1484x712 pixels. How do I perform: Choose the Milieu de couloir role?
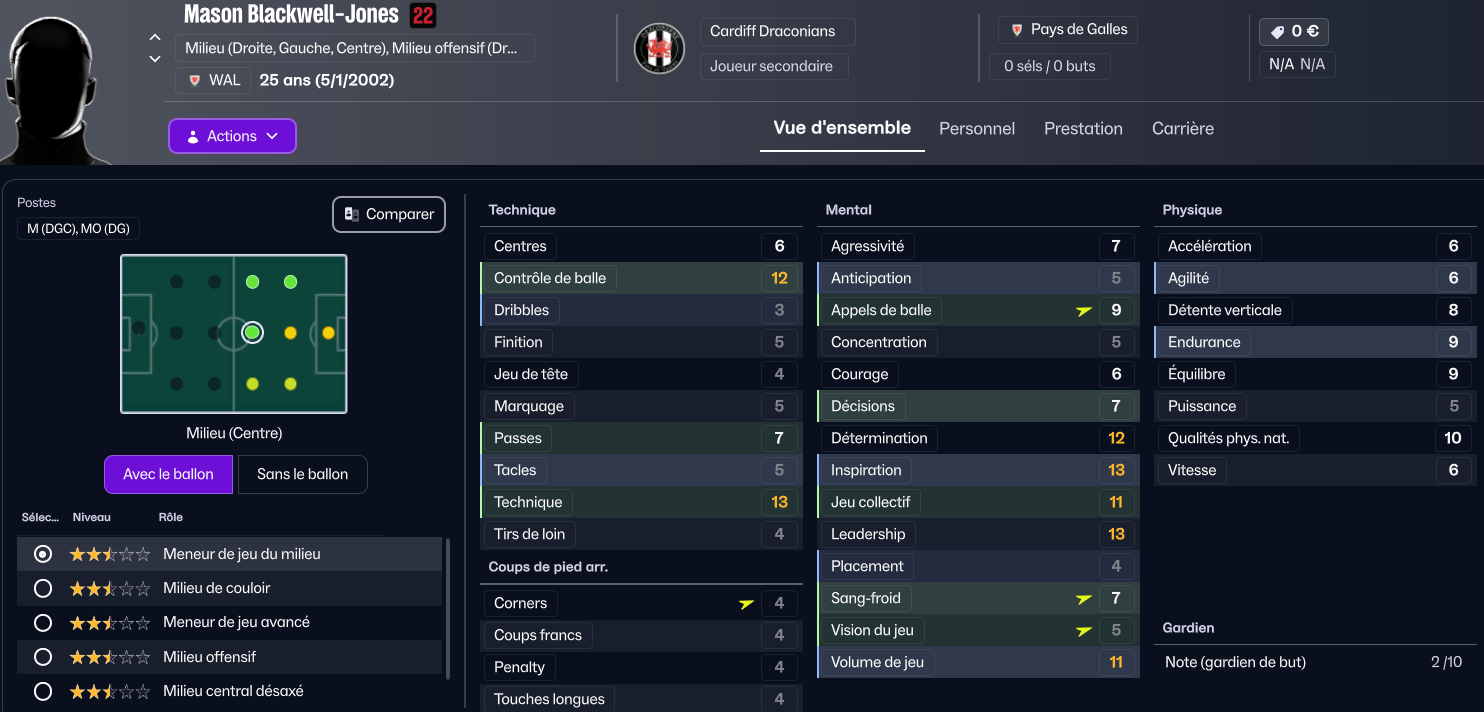43,588
